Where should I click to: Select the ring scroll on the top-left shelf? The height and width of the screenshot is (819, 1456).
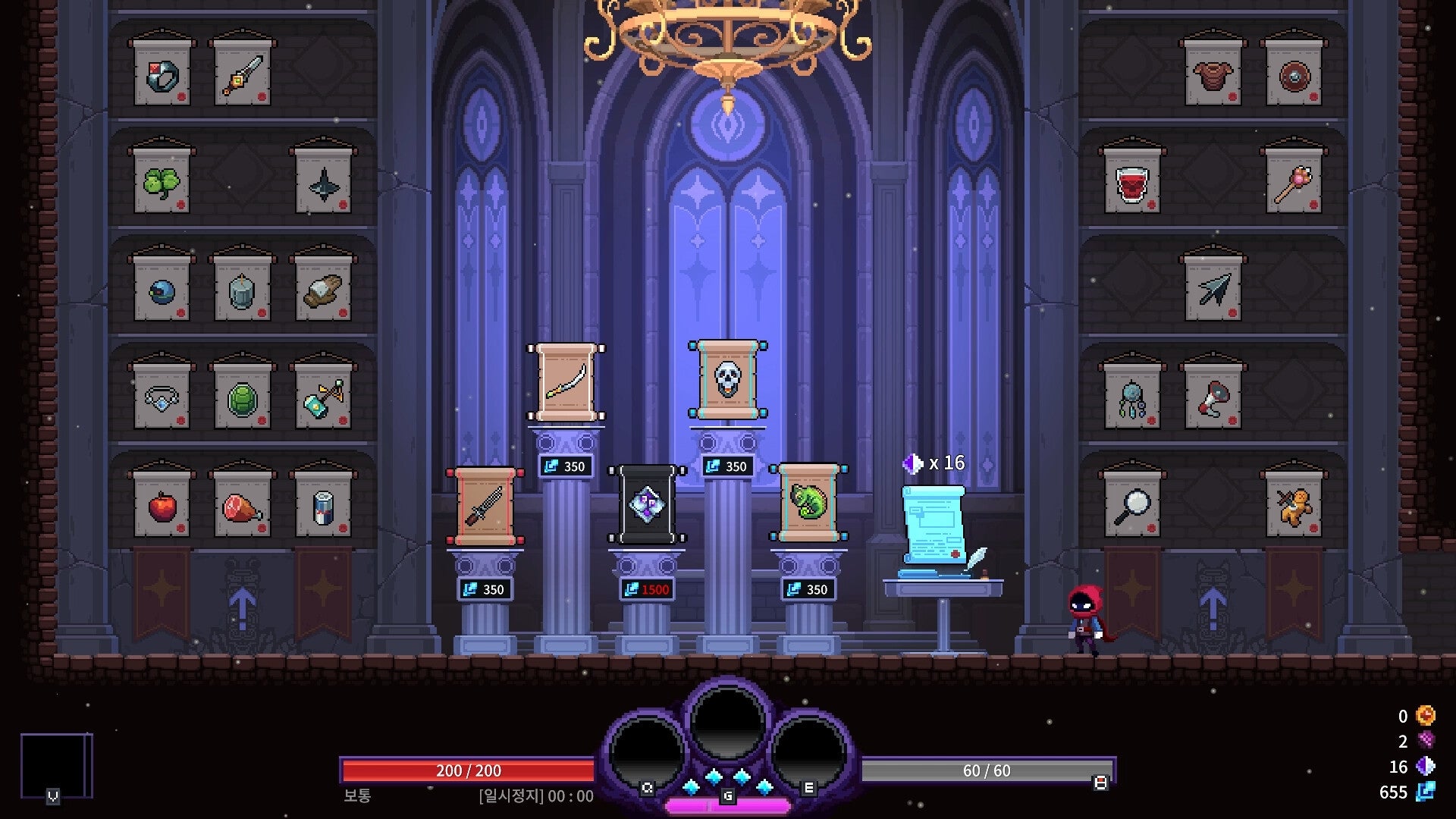click(x=161, y=74)
